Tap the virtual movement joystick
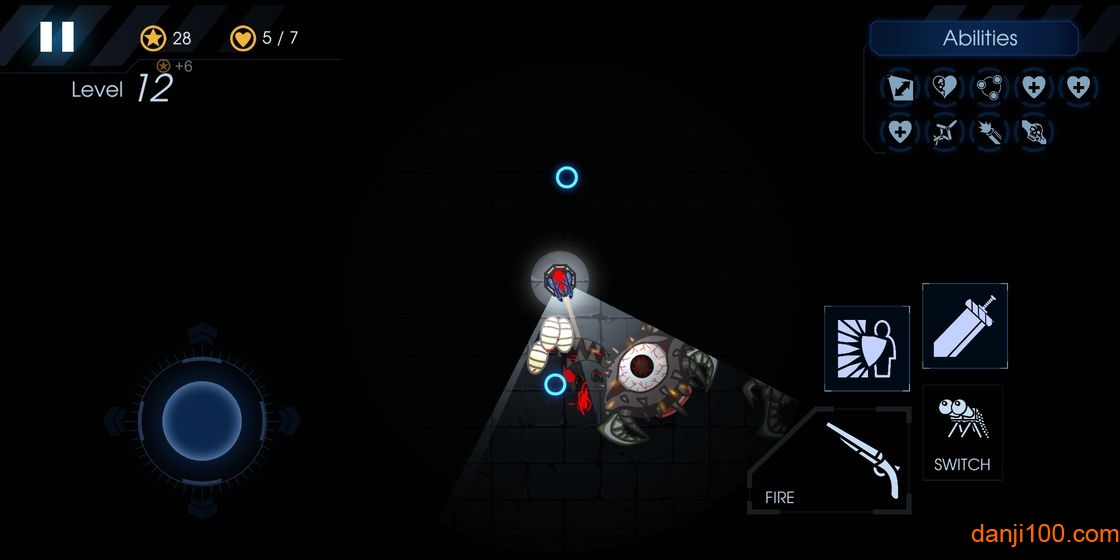 click(x=202, y=419)
